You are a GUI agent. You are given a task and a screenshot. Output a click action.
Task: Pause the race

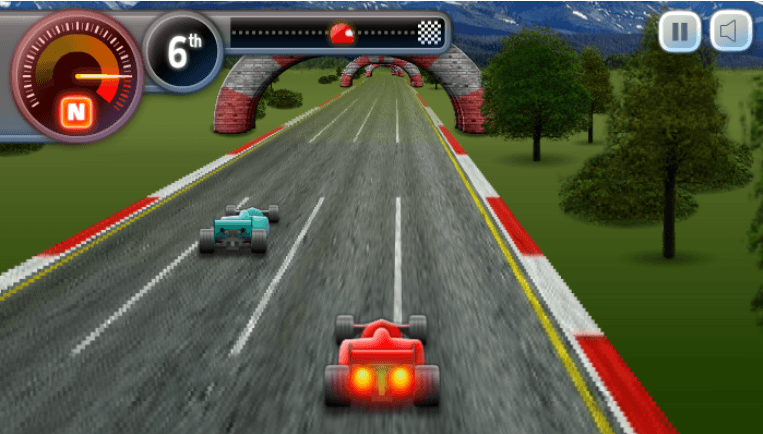[680, 32]
